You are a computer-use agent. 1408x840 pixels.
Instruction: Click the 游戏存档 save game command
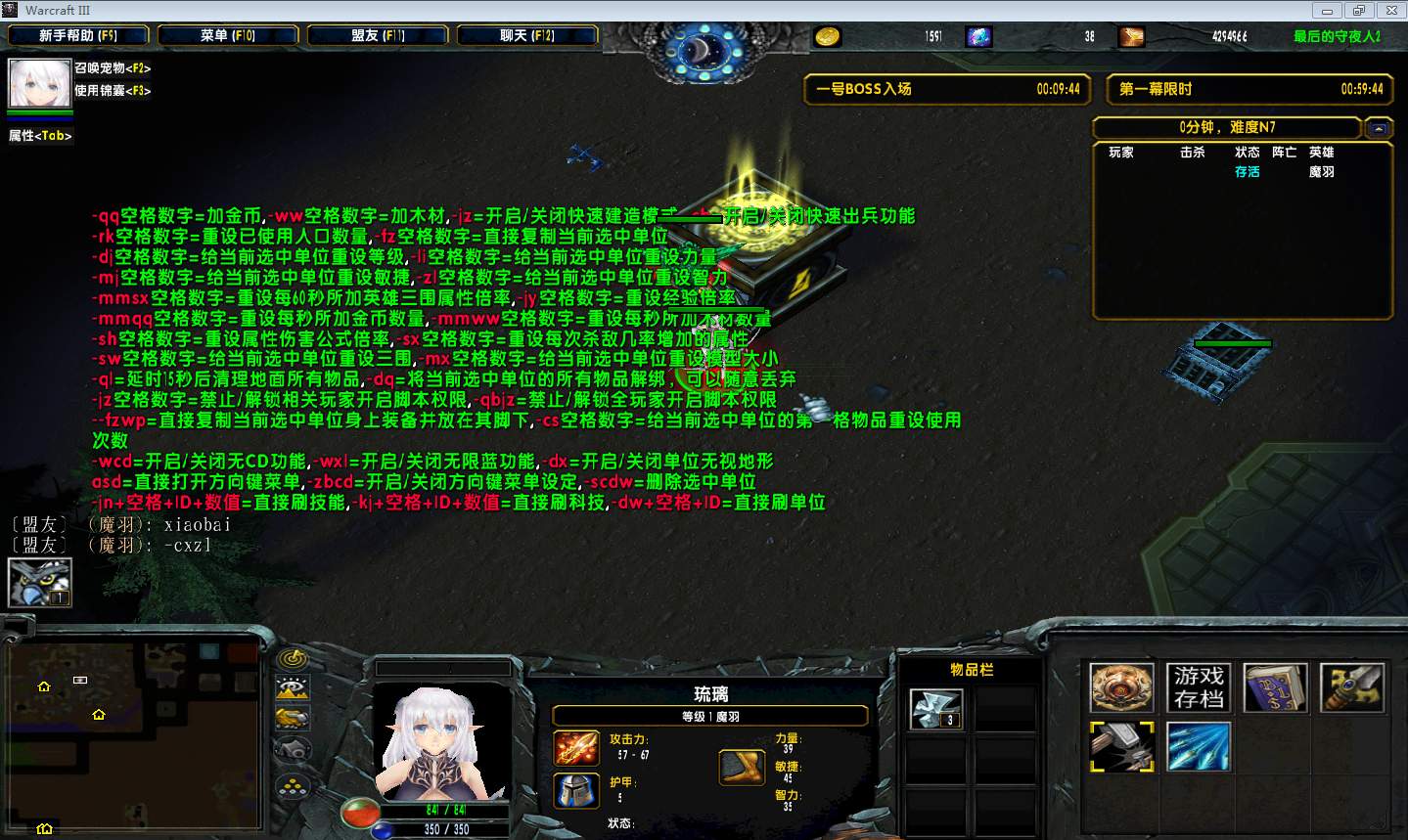[x=1199, y=687]
